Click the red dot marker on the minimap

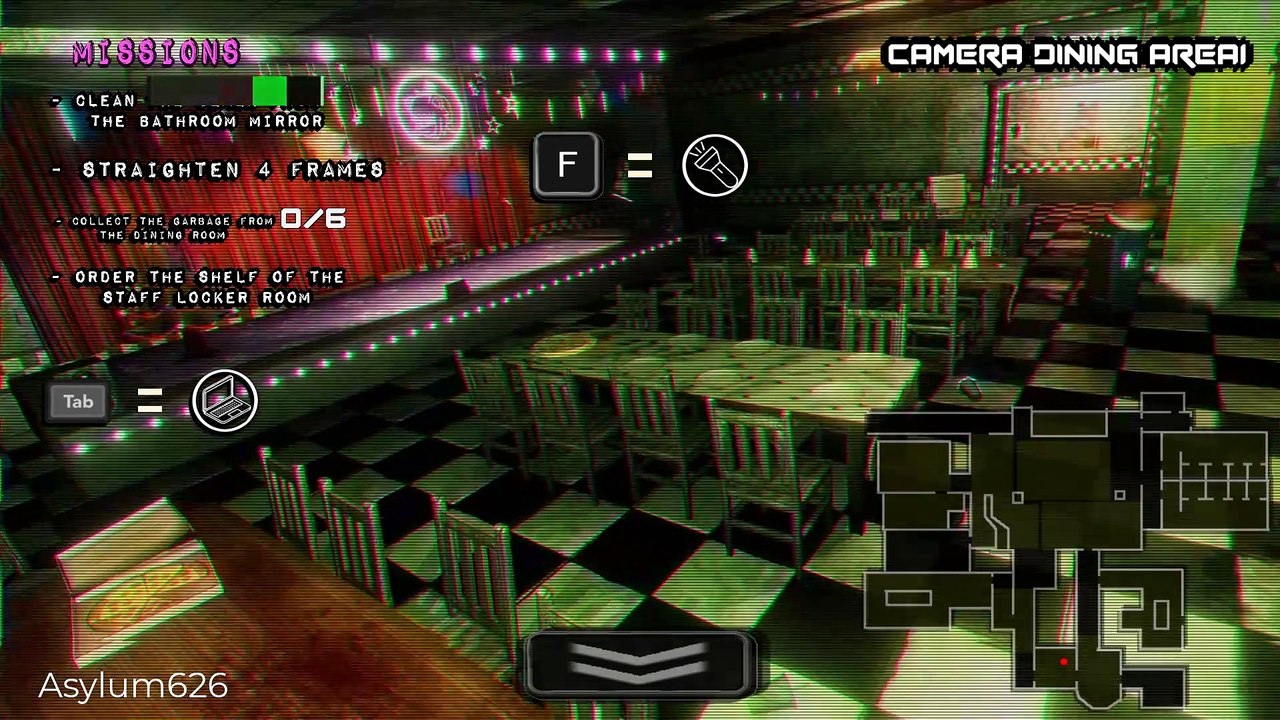pyautogui.click(x=1063, y=661)
